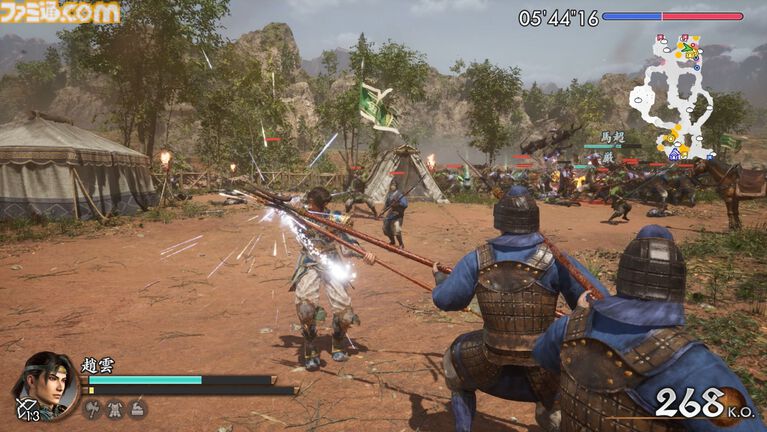Click Zhao Yun's character portrait
Image resolution: width=767 pixels, height=432 pixels.
48,383
